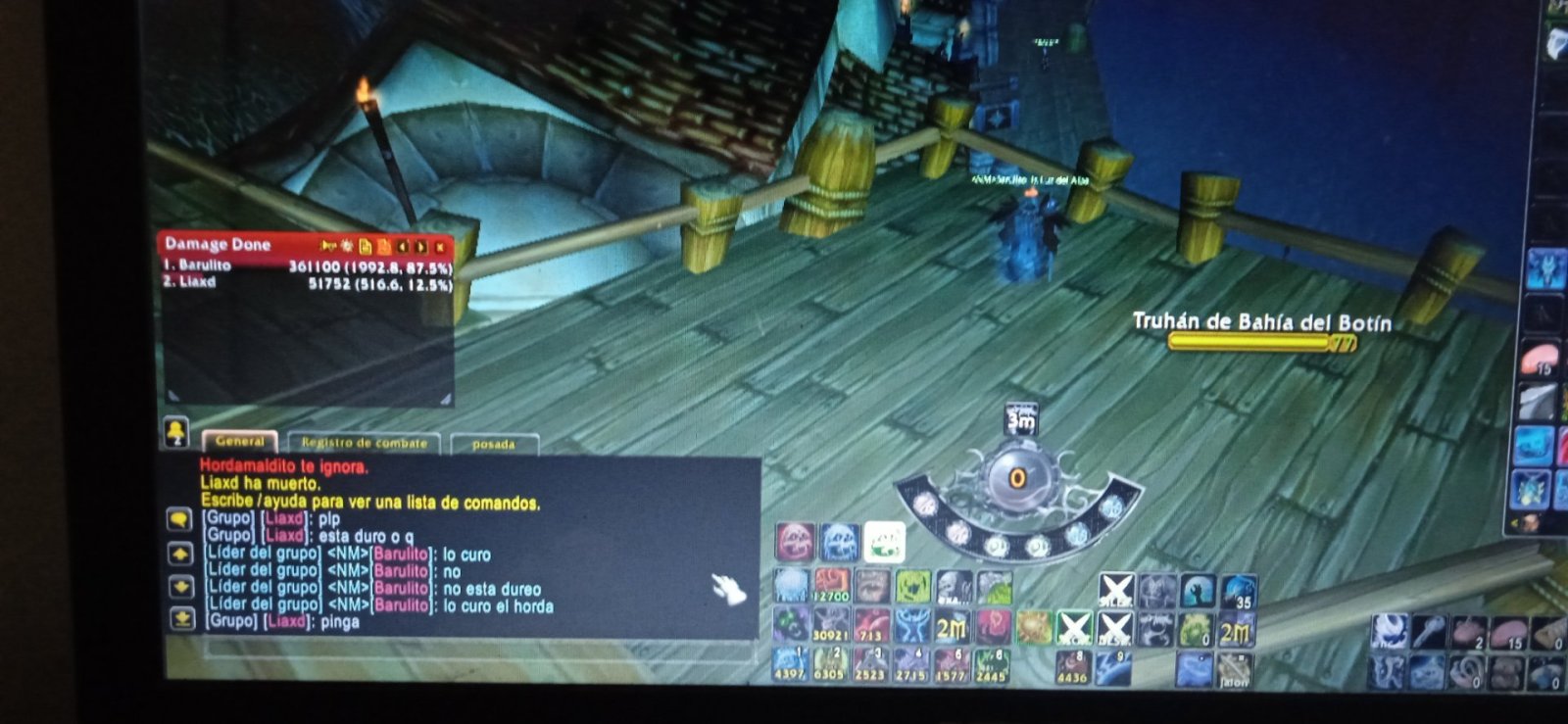Select the highlighted green presence icon

tap(883, 542)
